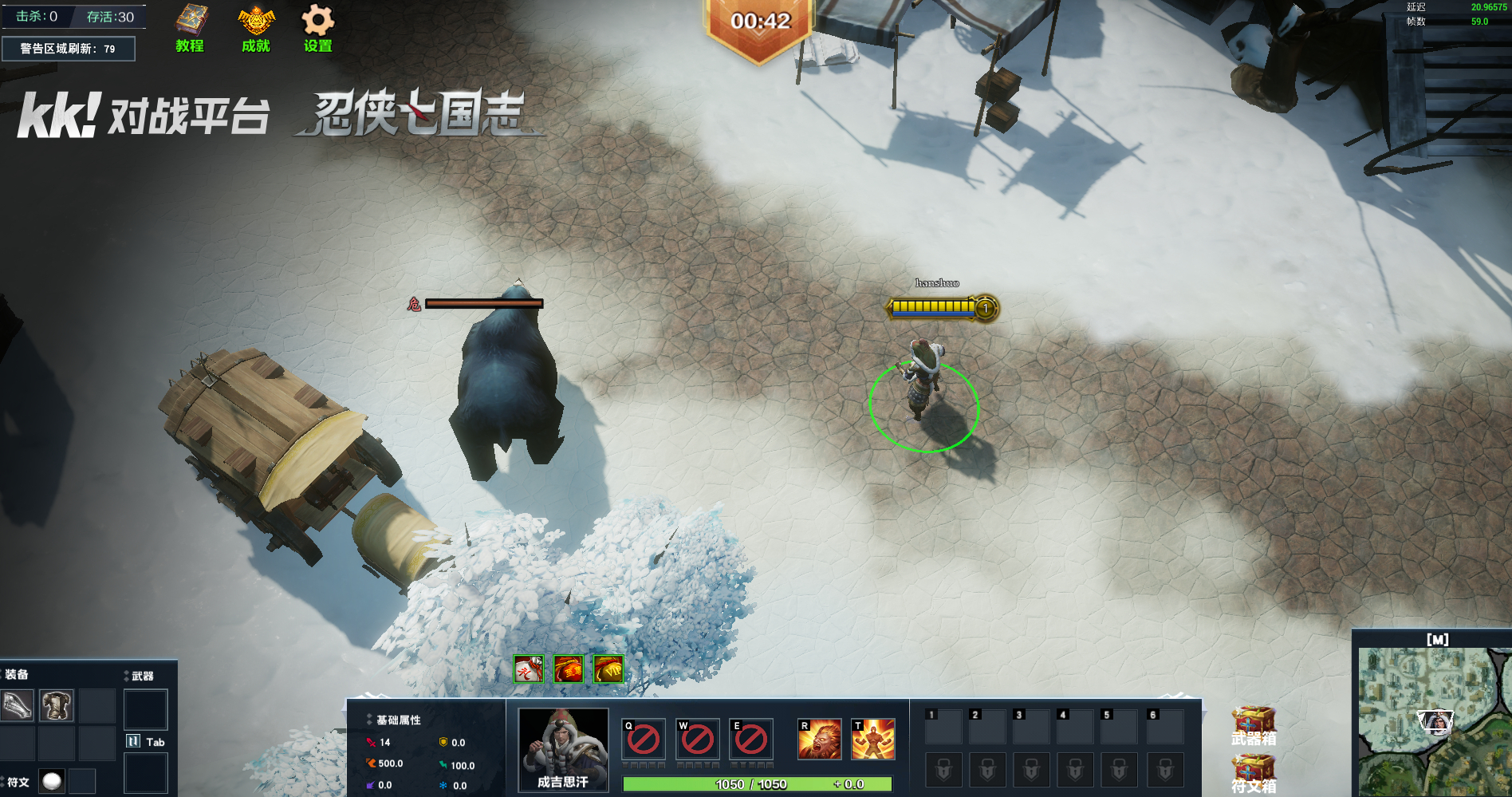
Task: Activate the locked Q skill slot
Action: coord(643,739)
